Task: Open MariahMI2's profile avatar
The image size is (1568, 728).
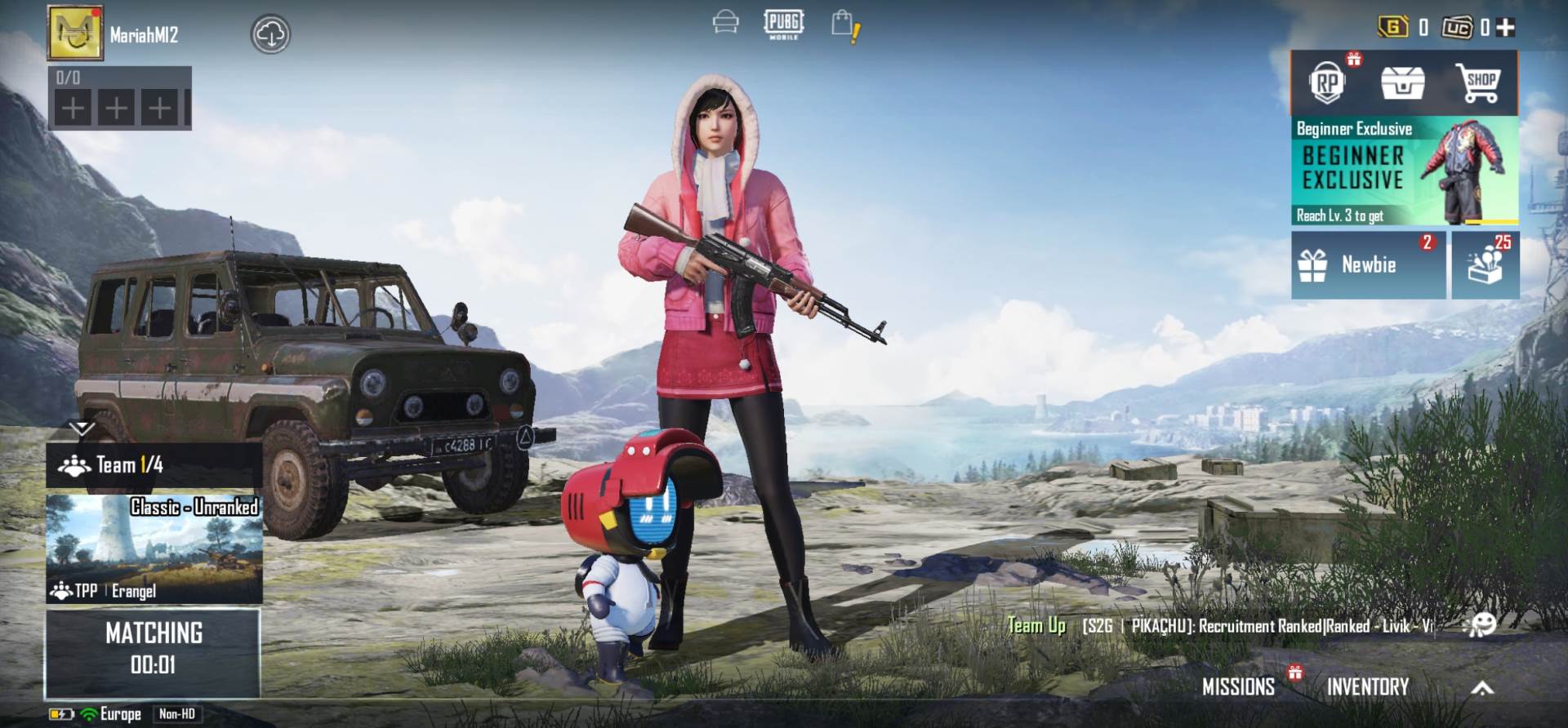Action: point(76,34)
